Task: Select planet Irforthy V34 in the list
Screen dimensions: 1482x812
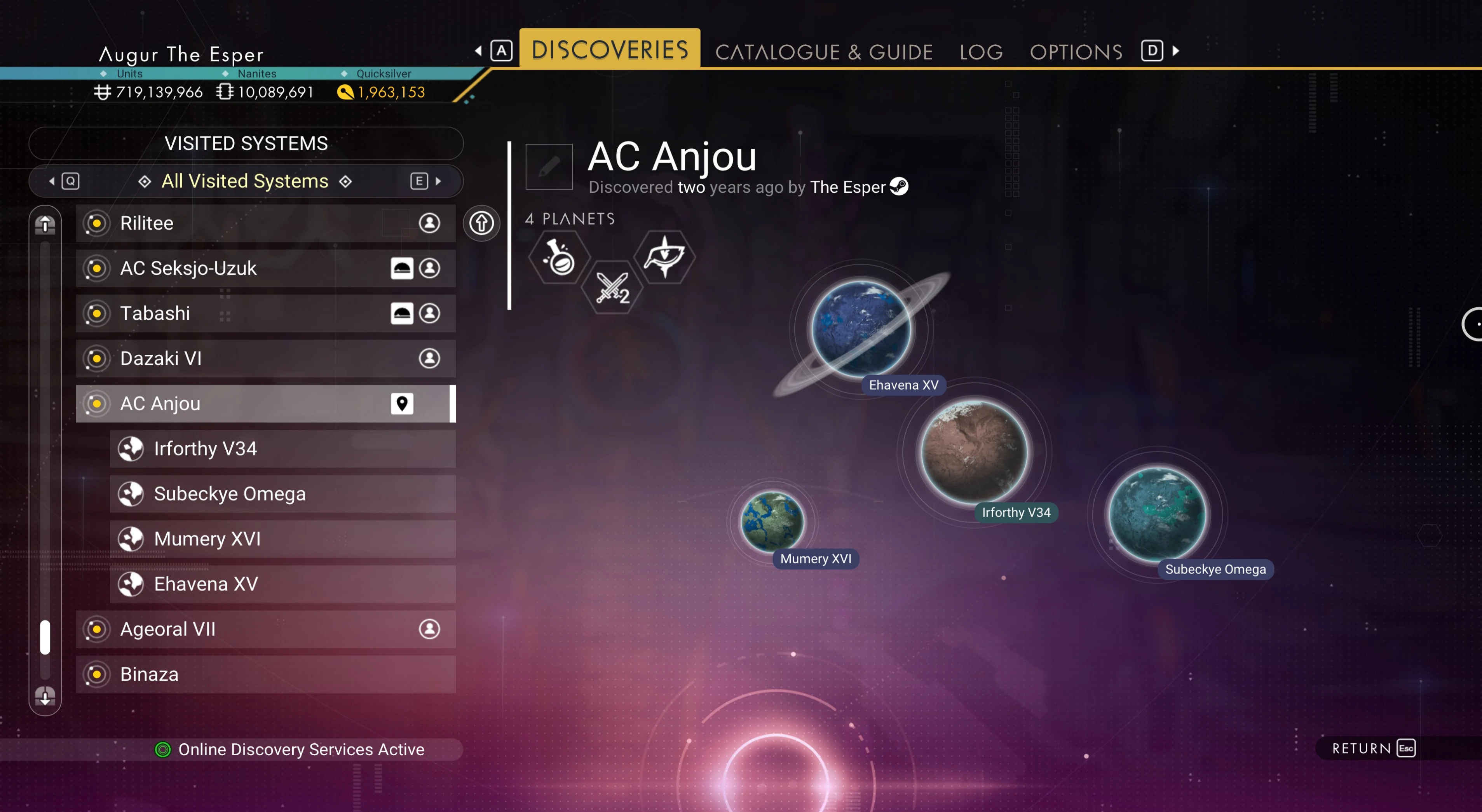Action: coord(282,449)
